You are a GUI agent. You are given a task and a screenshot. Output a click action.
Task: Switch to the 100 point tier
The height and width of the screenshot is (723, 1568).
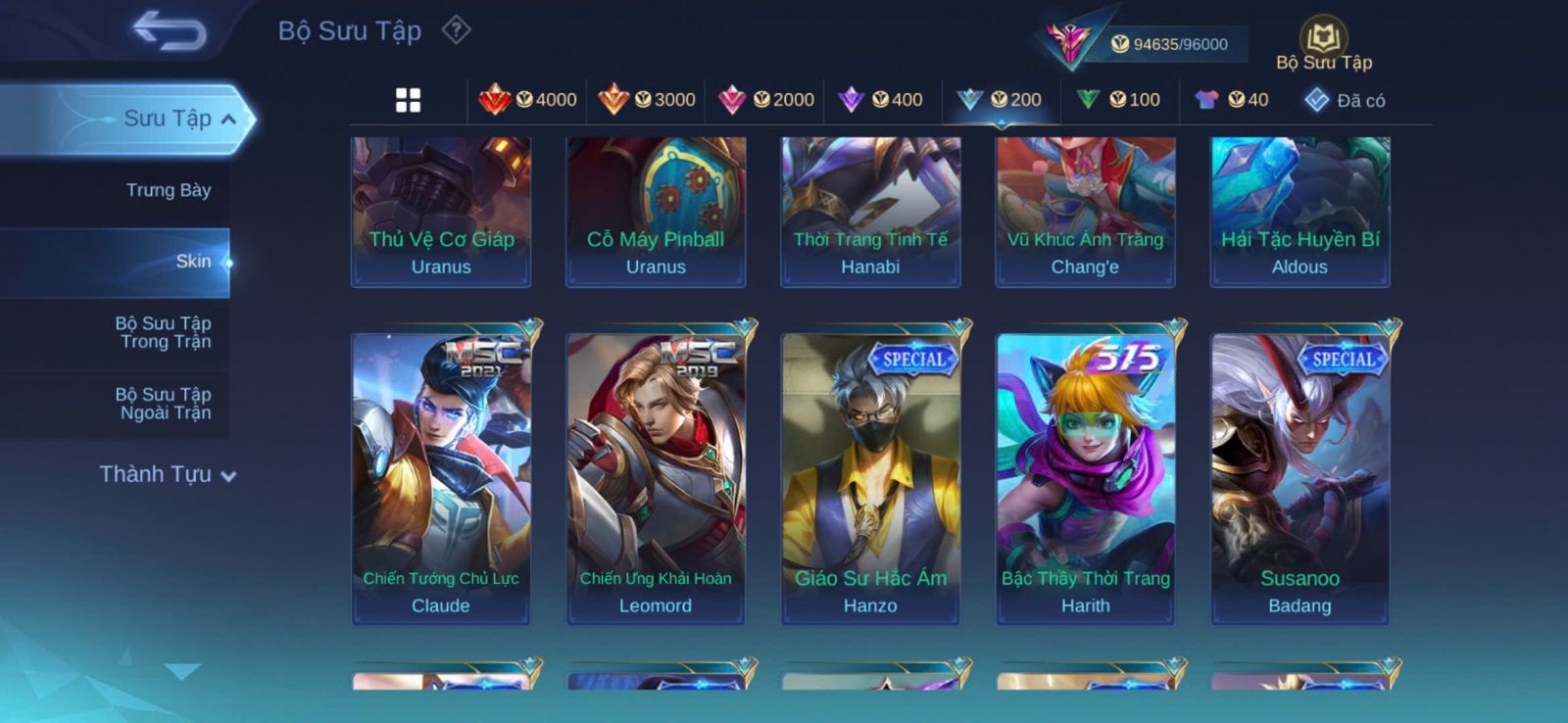tap(1119, 100)
